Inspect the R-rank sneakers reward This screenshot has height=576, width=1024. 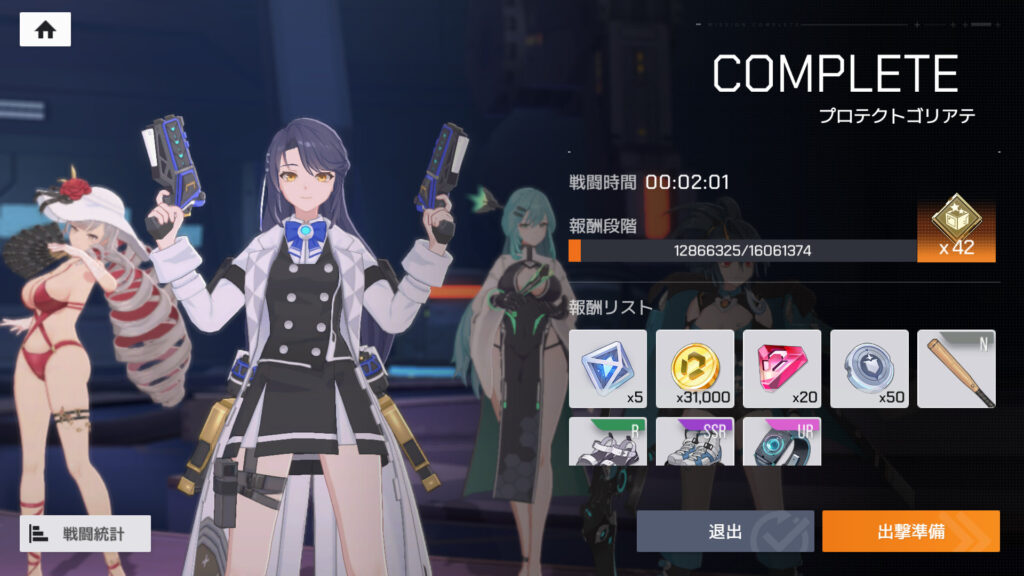[x=607, y=441]
